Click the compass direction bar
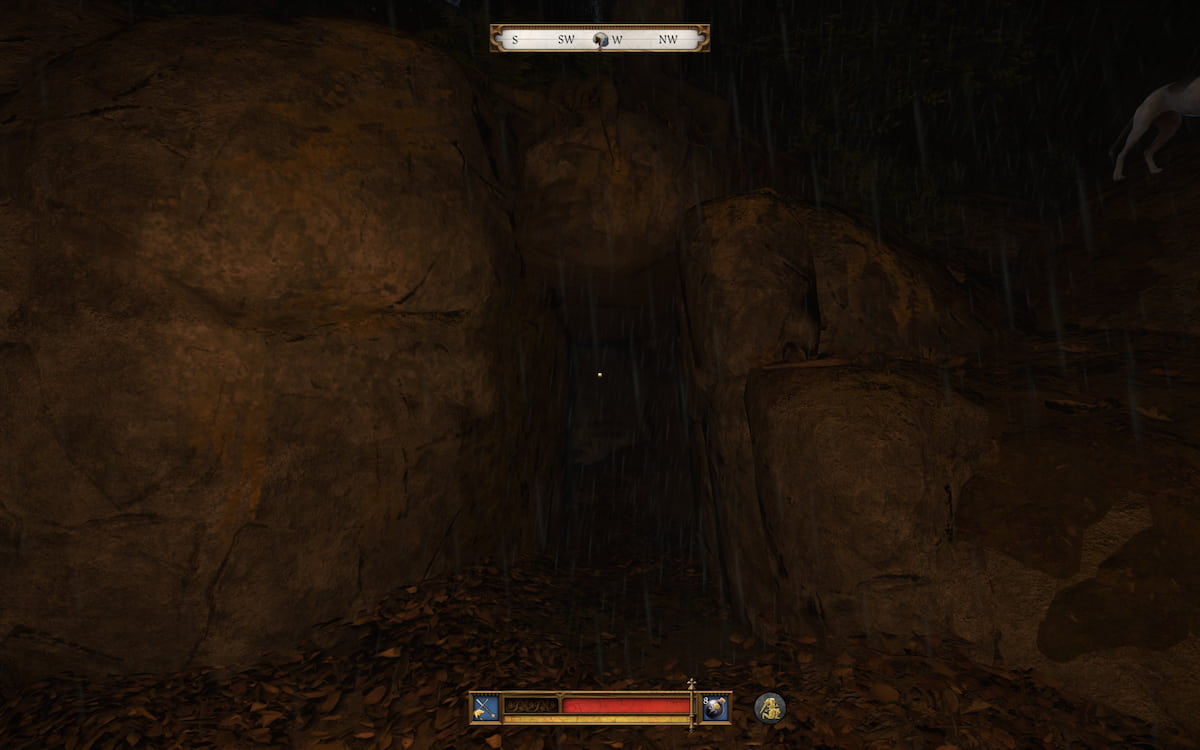Image resolution: width=1200 pixels, height=750 pixels. click(x=545, y=39)
